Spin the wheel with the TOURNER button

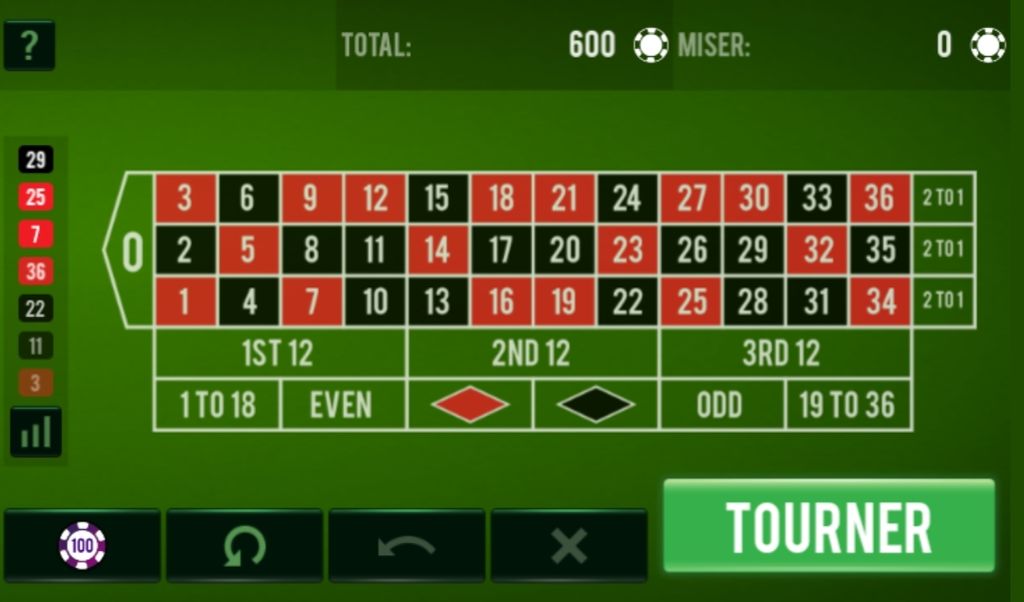829,528
